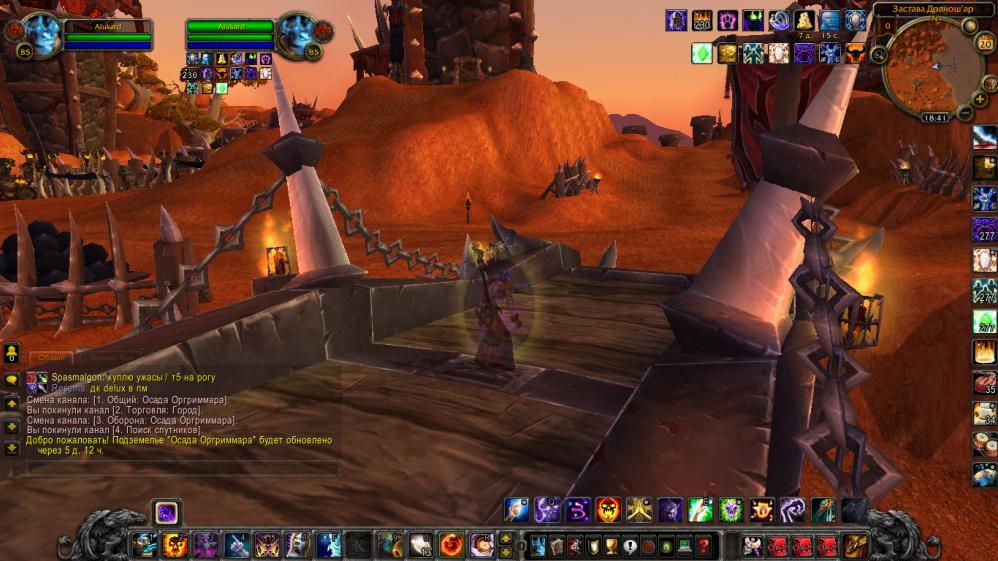The width and height of the screenshot is (998, 561).
Task: Open the chat speech bubble menu button
Action: (12, 381)
